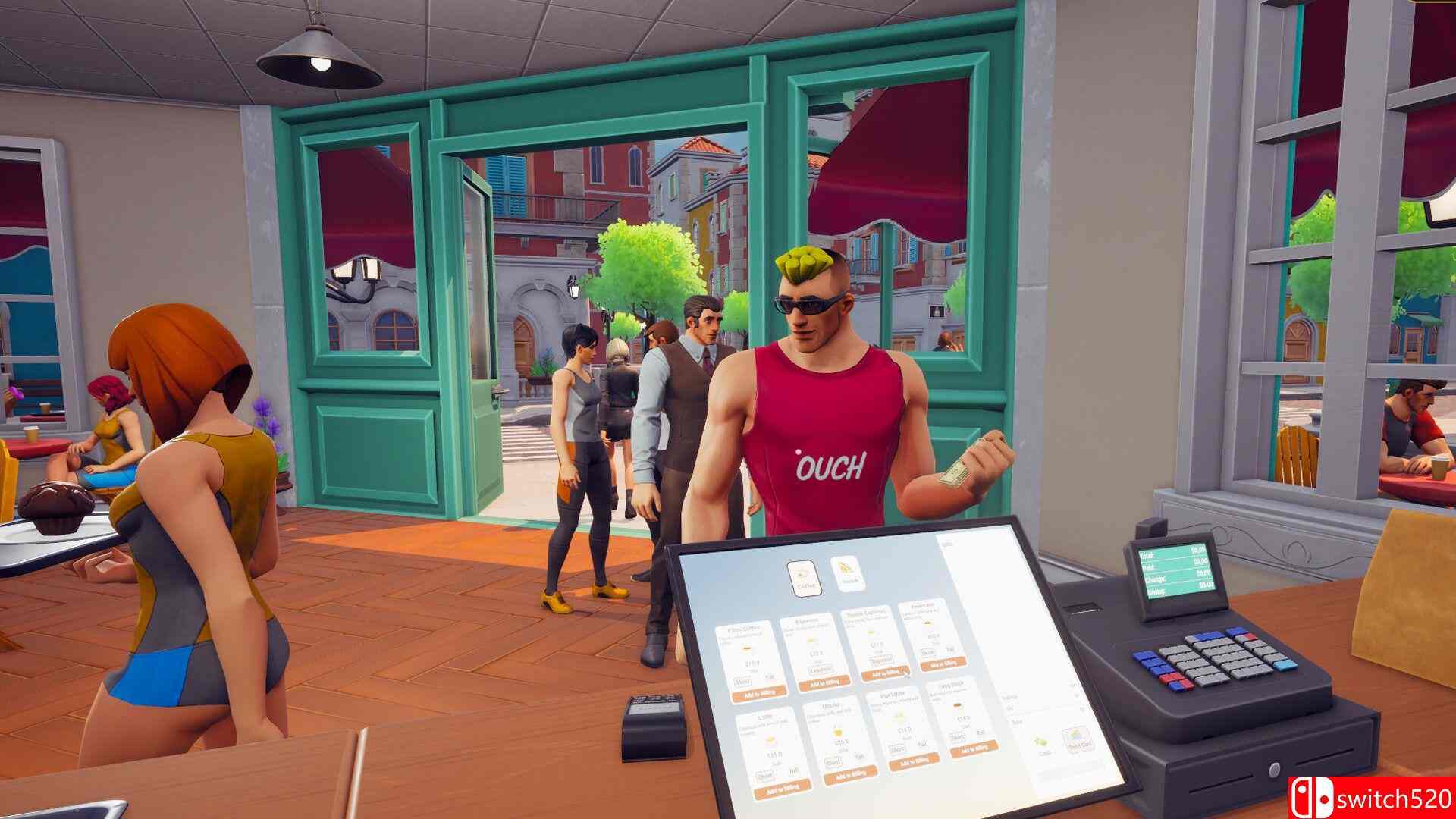Click the Latte drink icon

click(x=770, y=741)
